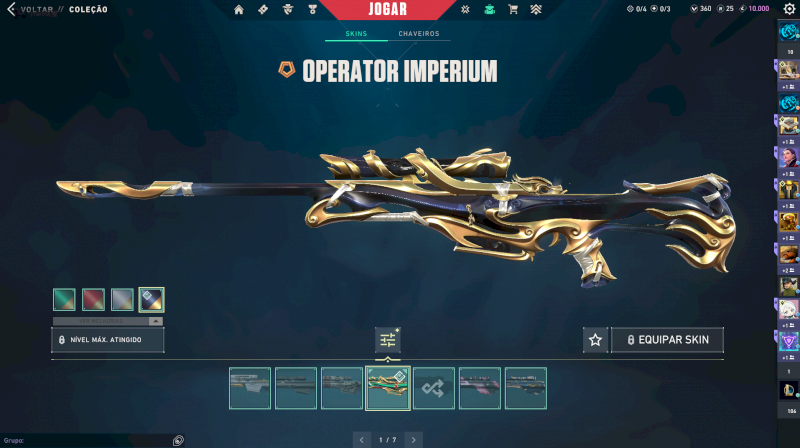Image resolution: width=800 pixels, height=448 pixels.
Task: Select the pink Operator skin thumbnail
Action: click(x=480, y=388)
